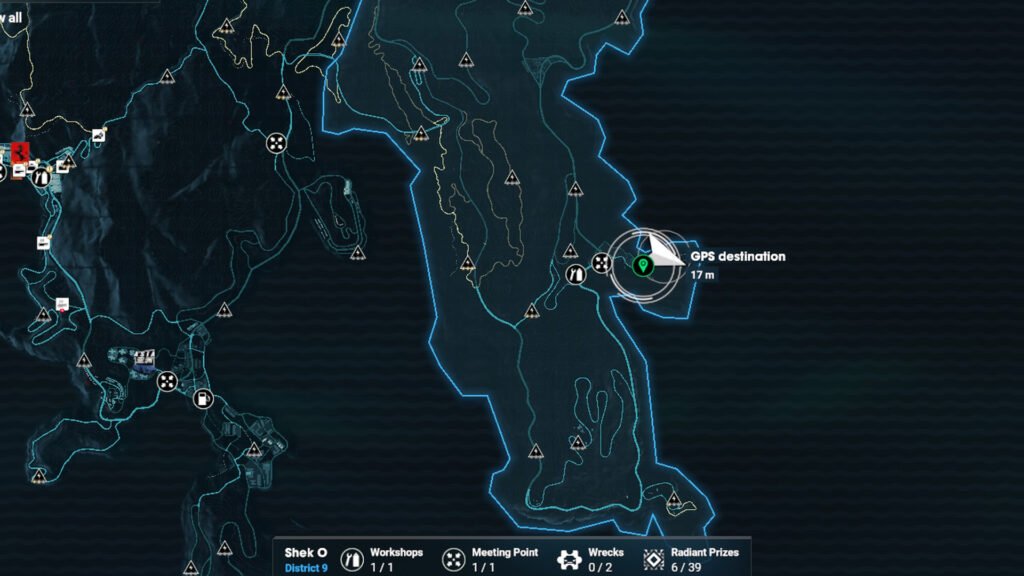This screenshot has width=1024, height=576.
Task: Select the gas station marker
Action: [203, 398]
